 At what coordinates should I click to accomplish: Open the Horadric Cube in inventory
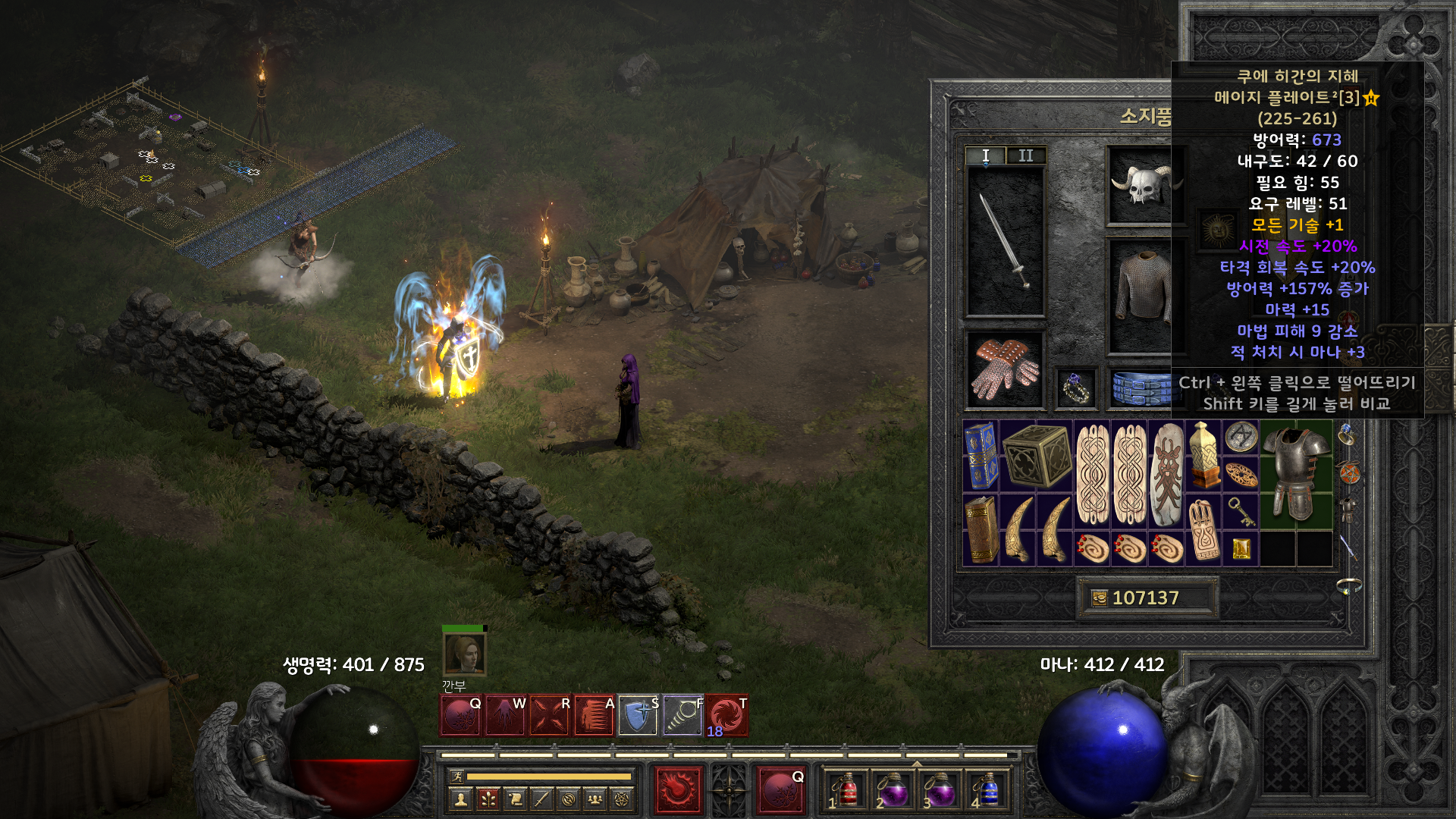[1036, 456]
